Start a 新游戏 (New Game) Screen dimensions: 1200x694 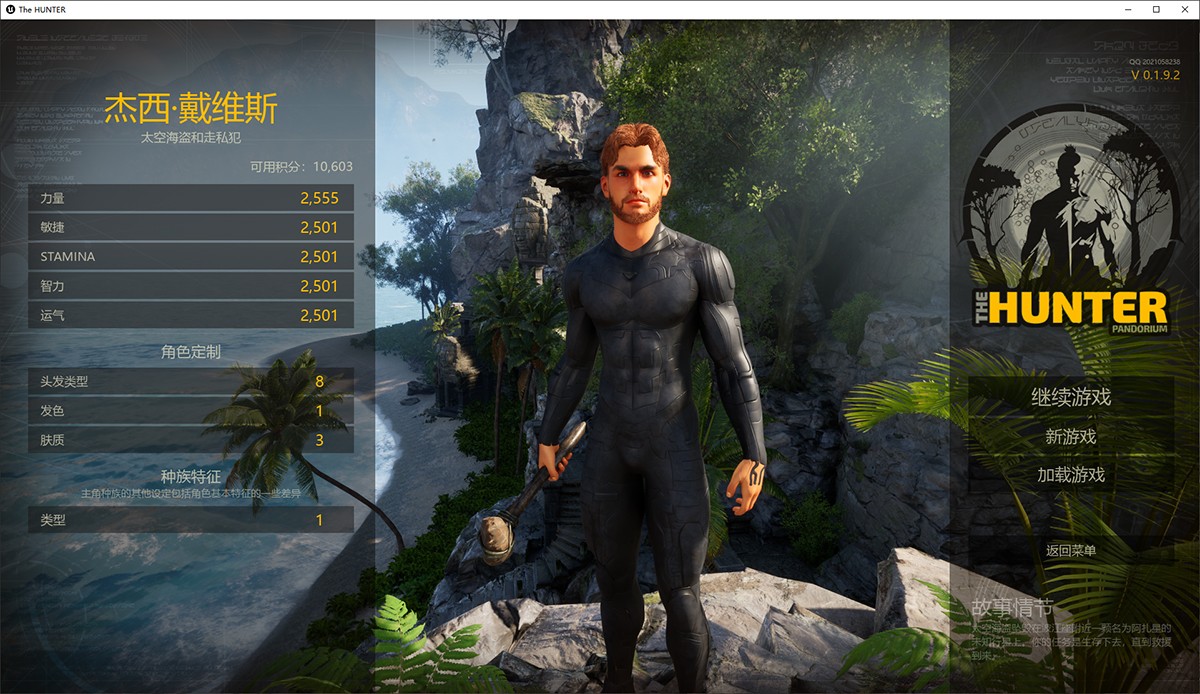tap(1071, 437)
